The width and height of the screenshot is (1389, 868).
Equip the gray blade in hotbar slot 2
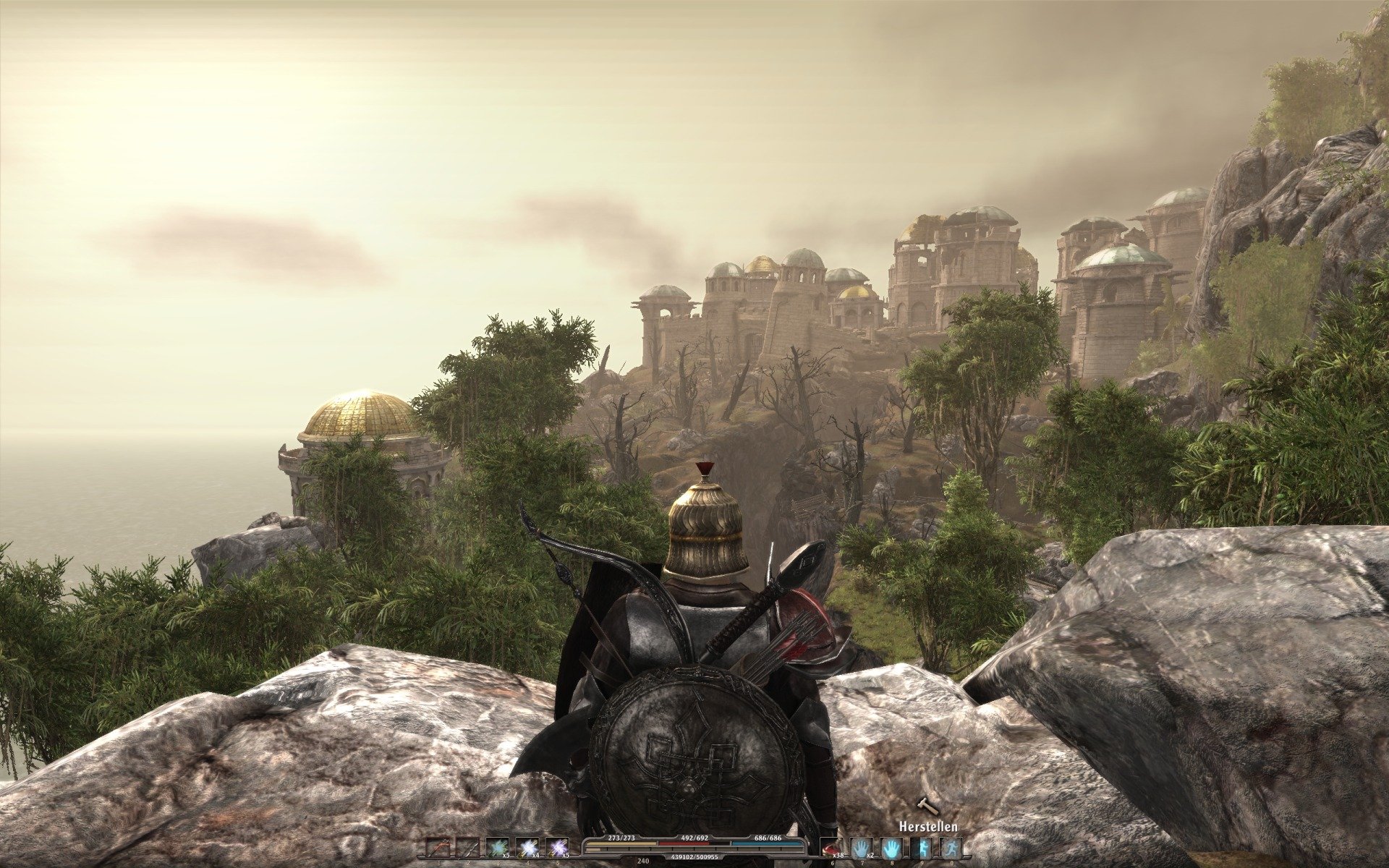[467, 847]
